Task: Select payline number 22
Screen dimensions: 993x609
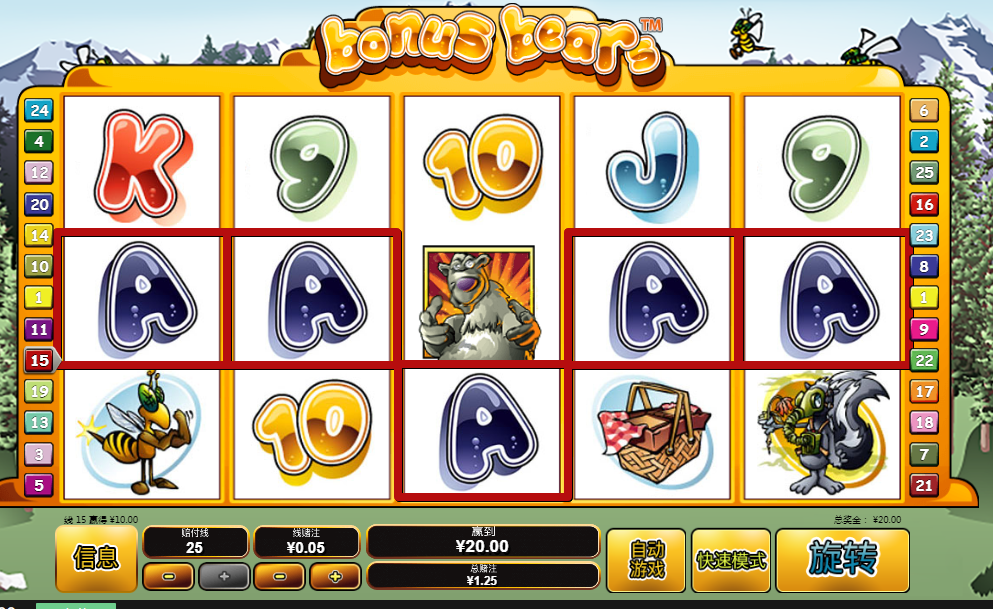Action: 923,360
